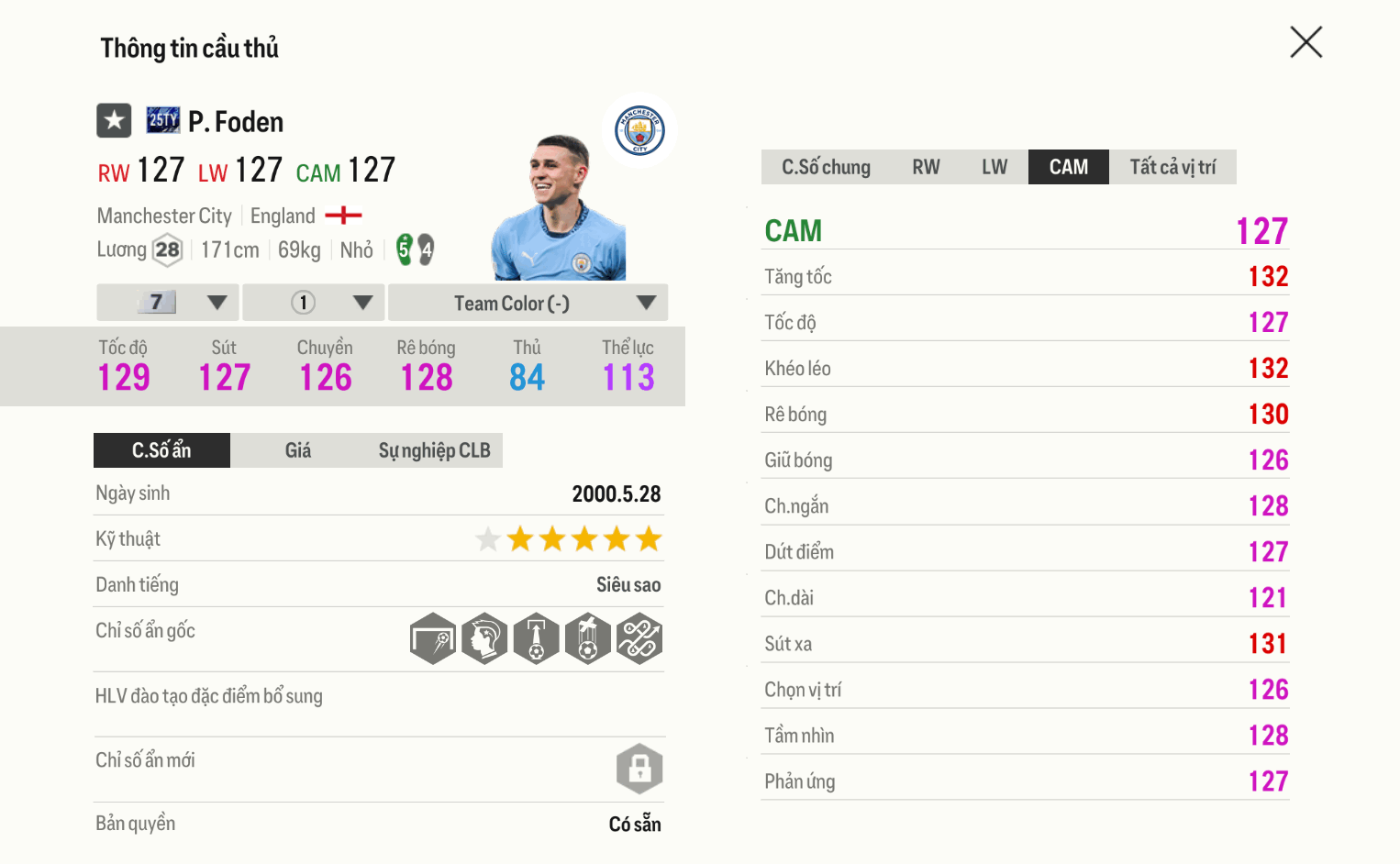1400x864 pixels.
Task: Click the Manchester City club crest
Action: (639, 130)
